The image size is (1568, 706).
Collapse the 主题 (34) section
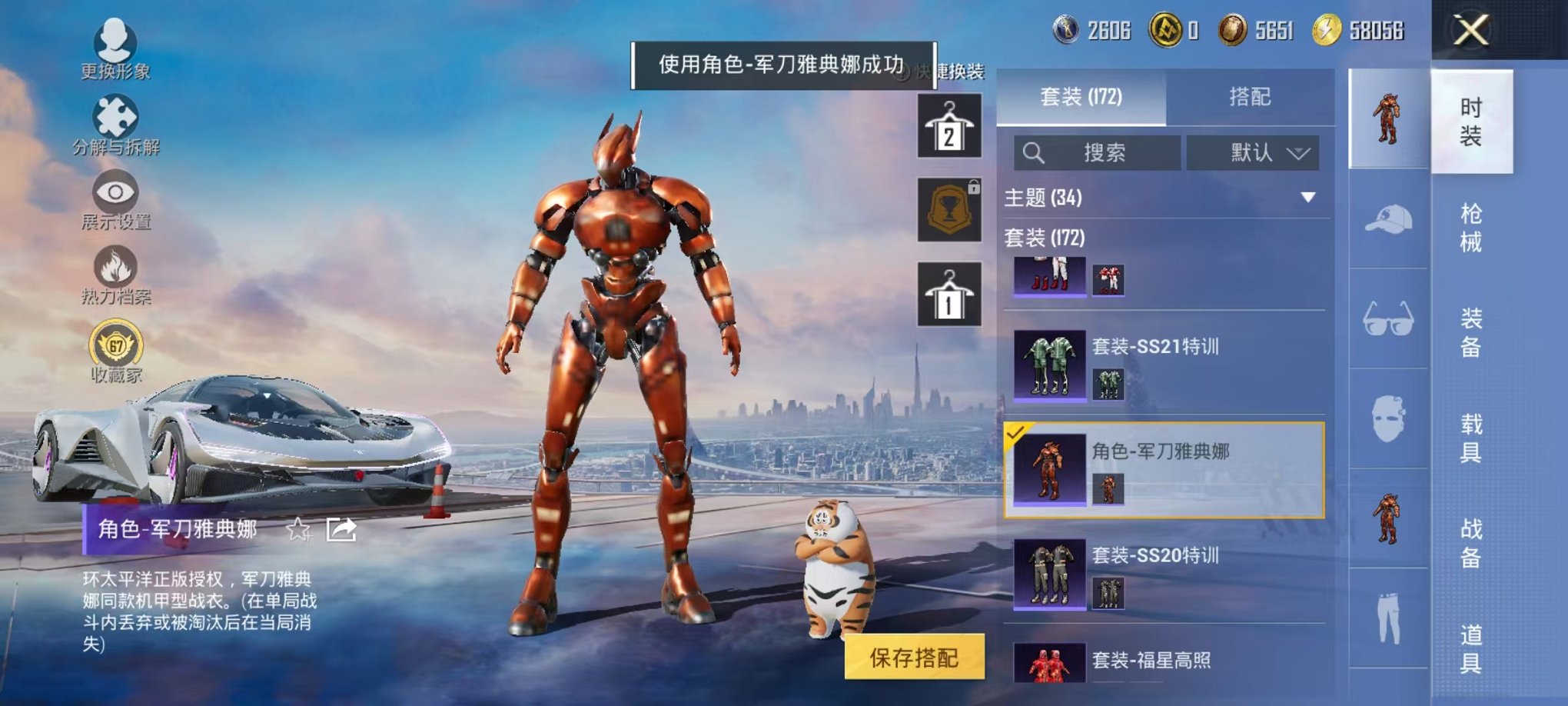click(x=1308, y=195)
